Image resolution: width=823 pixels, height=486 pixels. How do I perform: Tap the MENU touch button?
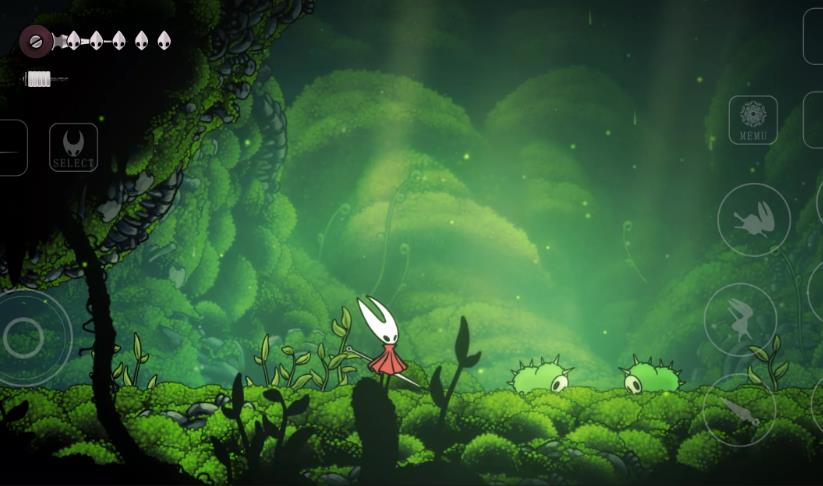click(753, 120)
